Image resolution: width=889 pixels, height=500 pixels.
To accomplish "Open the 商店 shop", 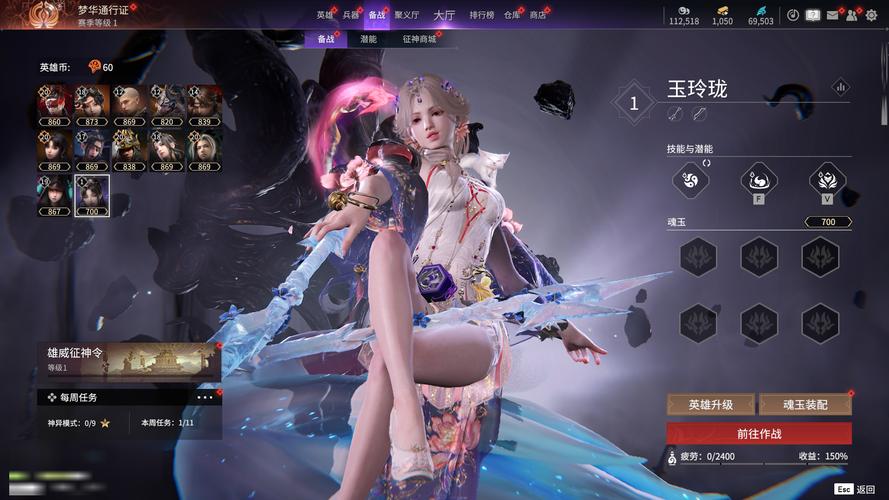I will [x=538, y=15].
